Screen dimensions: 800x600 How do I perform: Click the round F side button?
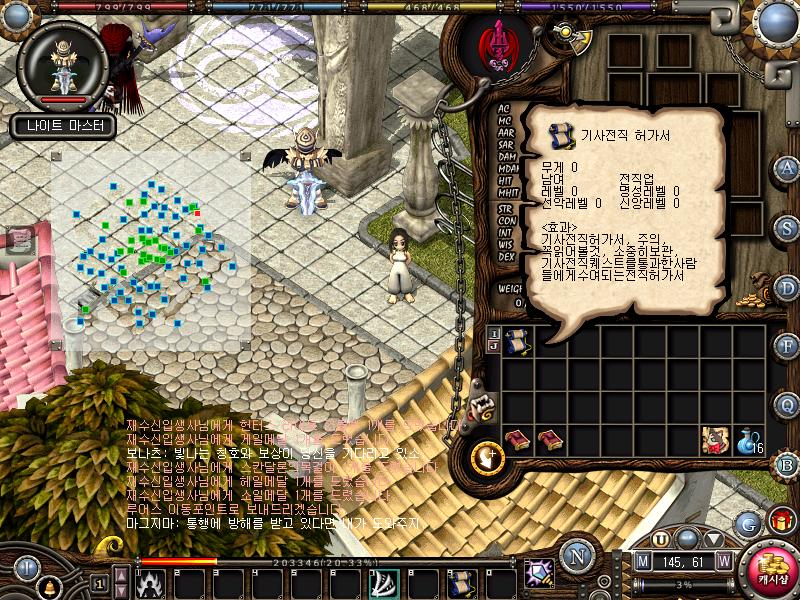(x=787, y=346)
